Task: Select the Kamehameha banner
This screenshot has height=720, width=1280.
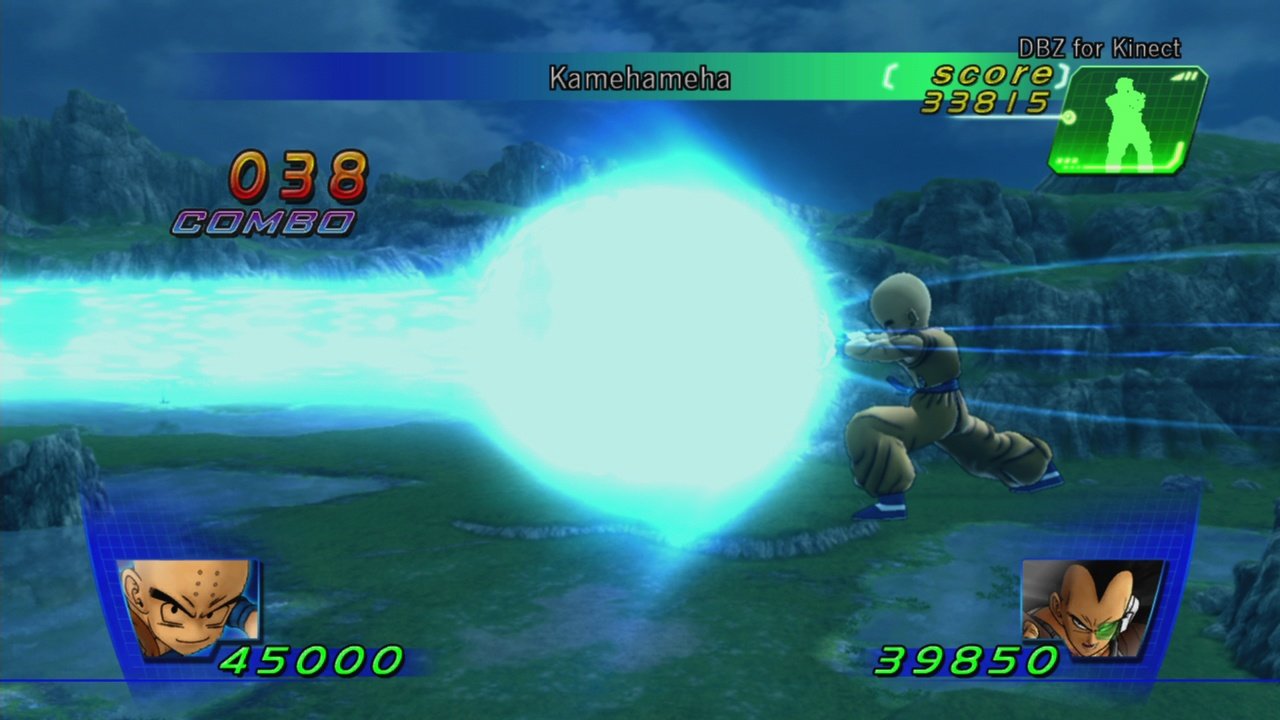Action: pos(640,79)
